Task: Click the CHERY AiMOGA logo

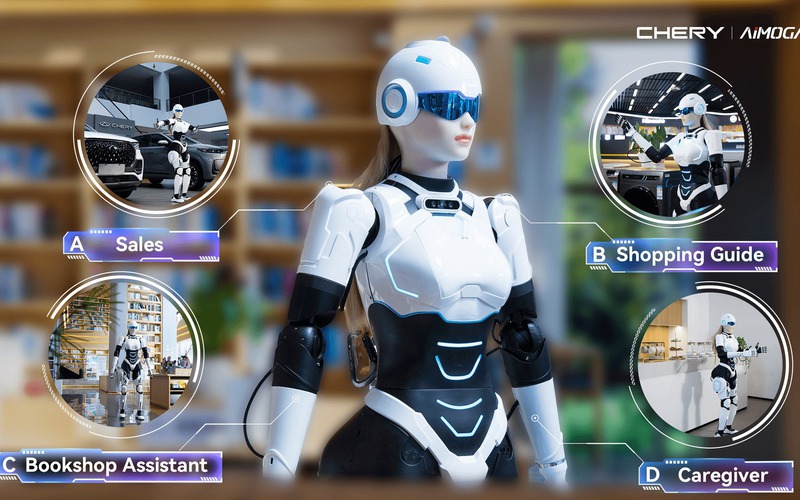Action: click(x=715, y=33)
